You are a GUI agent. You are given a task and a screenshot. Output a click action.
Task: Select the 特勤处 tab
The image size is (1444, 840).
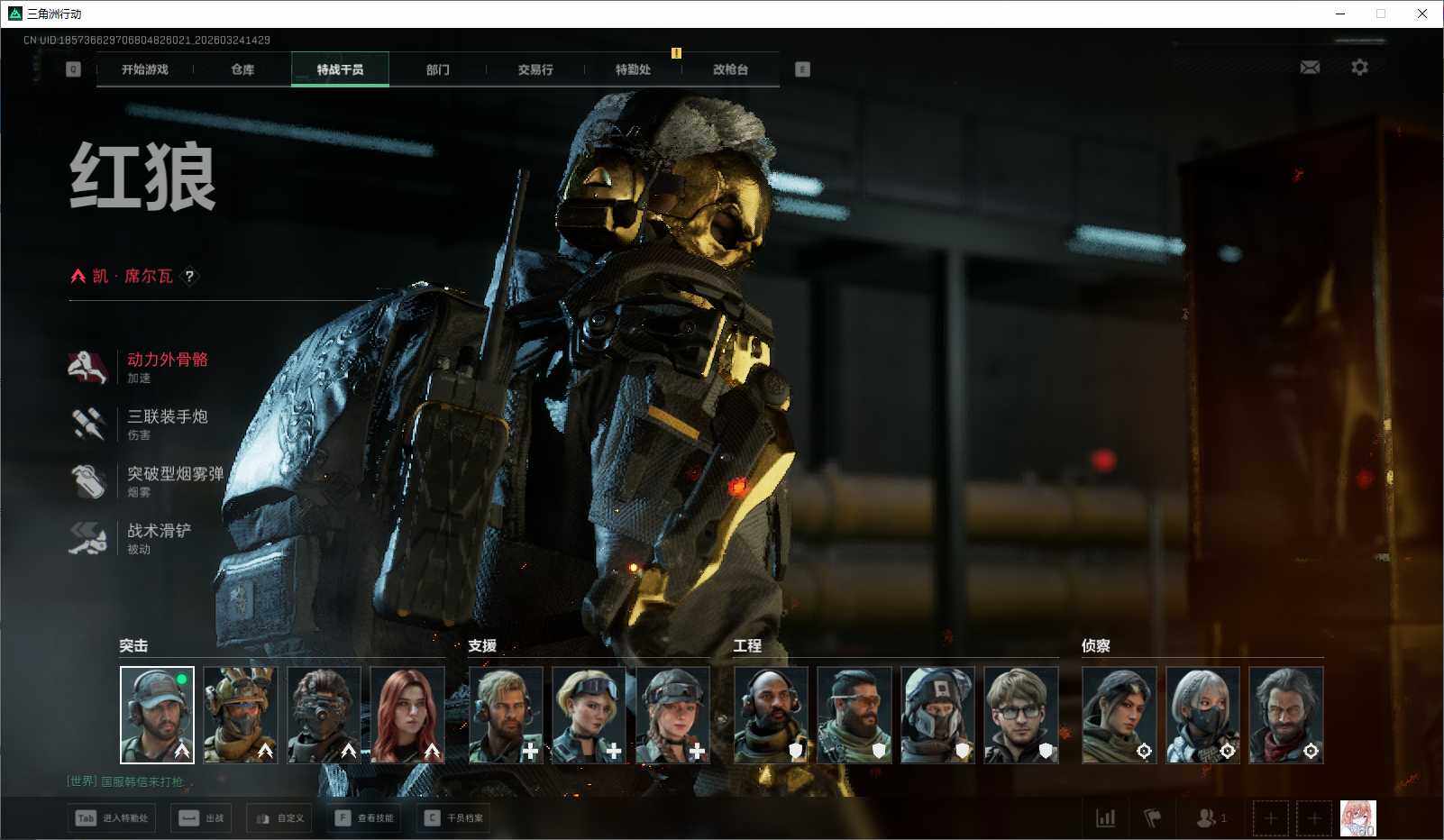[x=633, y=69]
